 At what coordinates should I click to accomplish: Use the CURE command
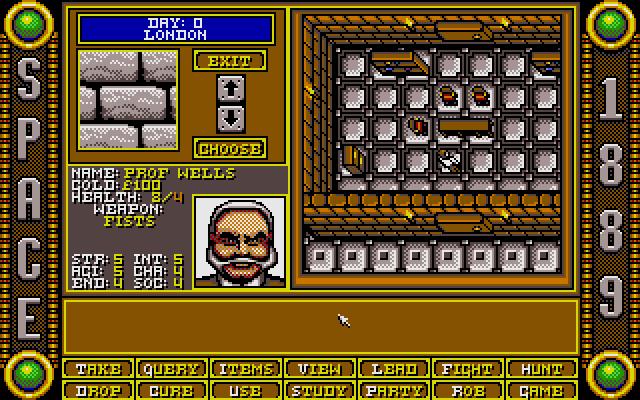(x=172, y=390)
